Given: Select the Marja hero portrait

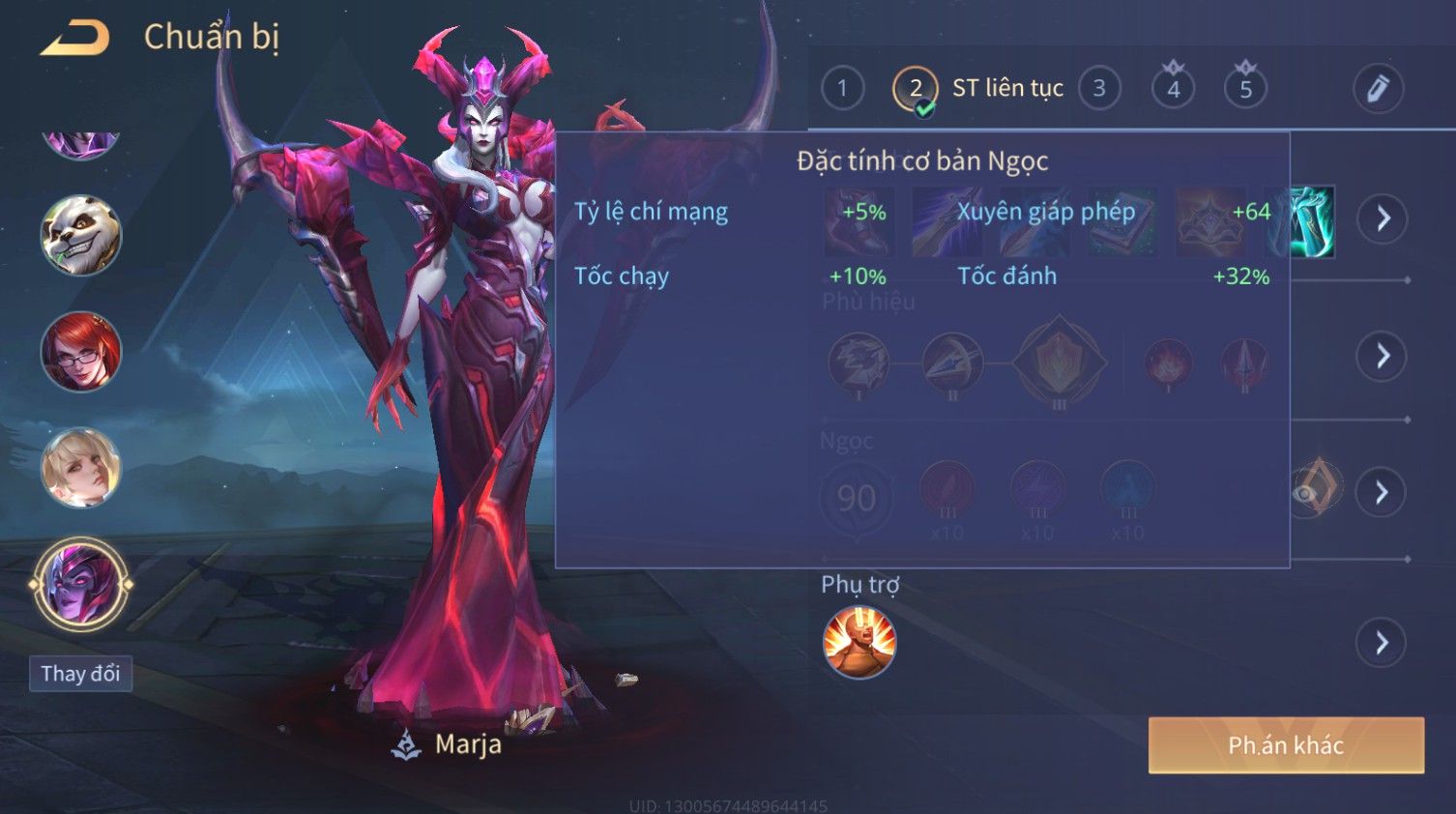Looking at the screenshot, I should tap(81, 585).
